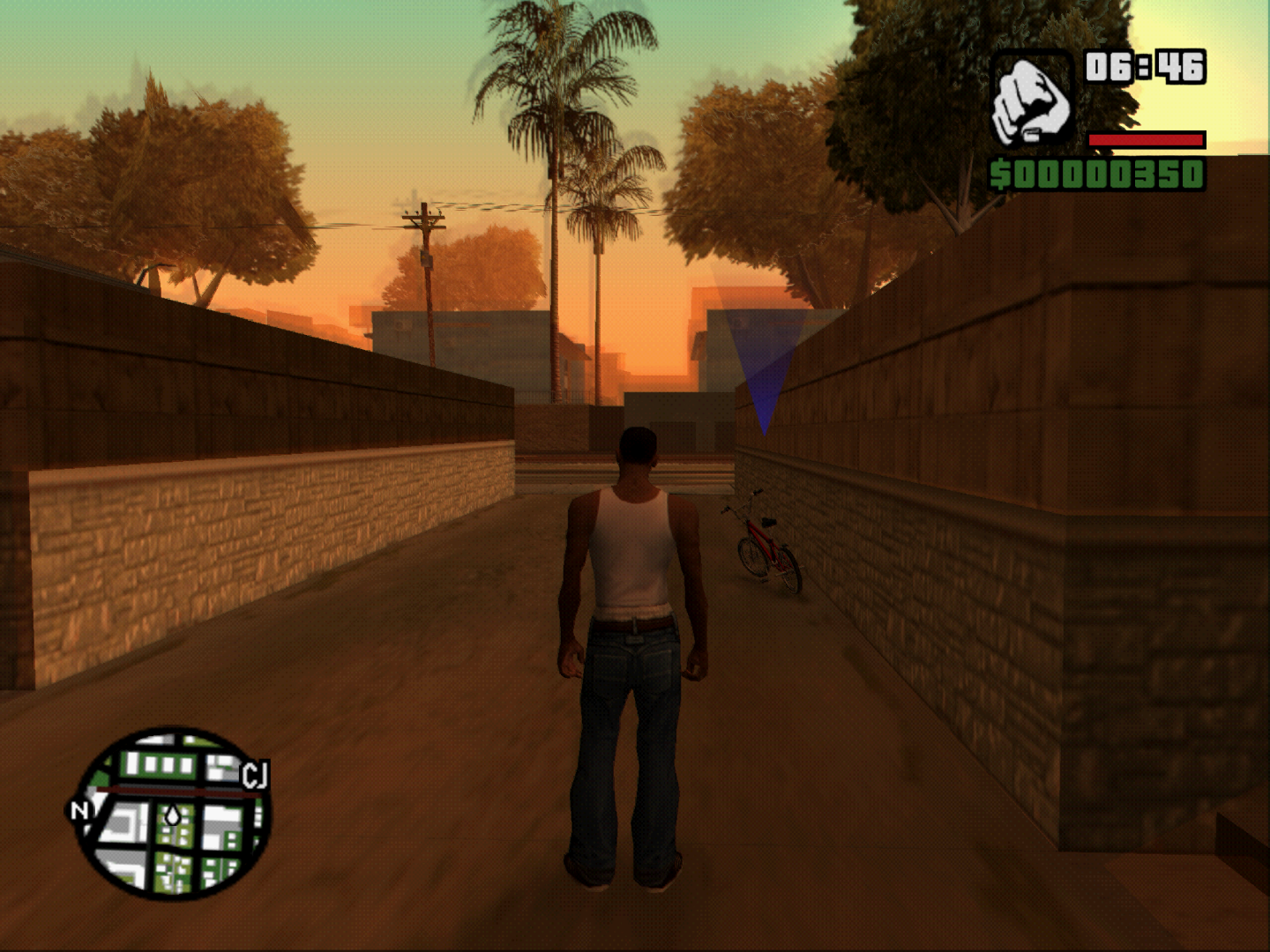The height and width of the screenshot is (952, 1270).
Task: Click the colon separator in the 06:46 clock
Action: [1143, 64]
